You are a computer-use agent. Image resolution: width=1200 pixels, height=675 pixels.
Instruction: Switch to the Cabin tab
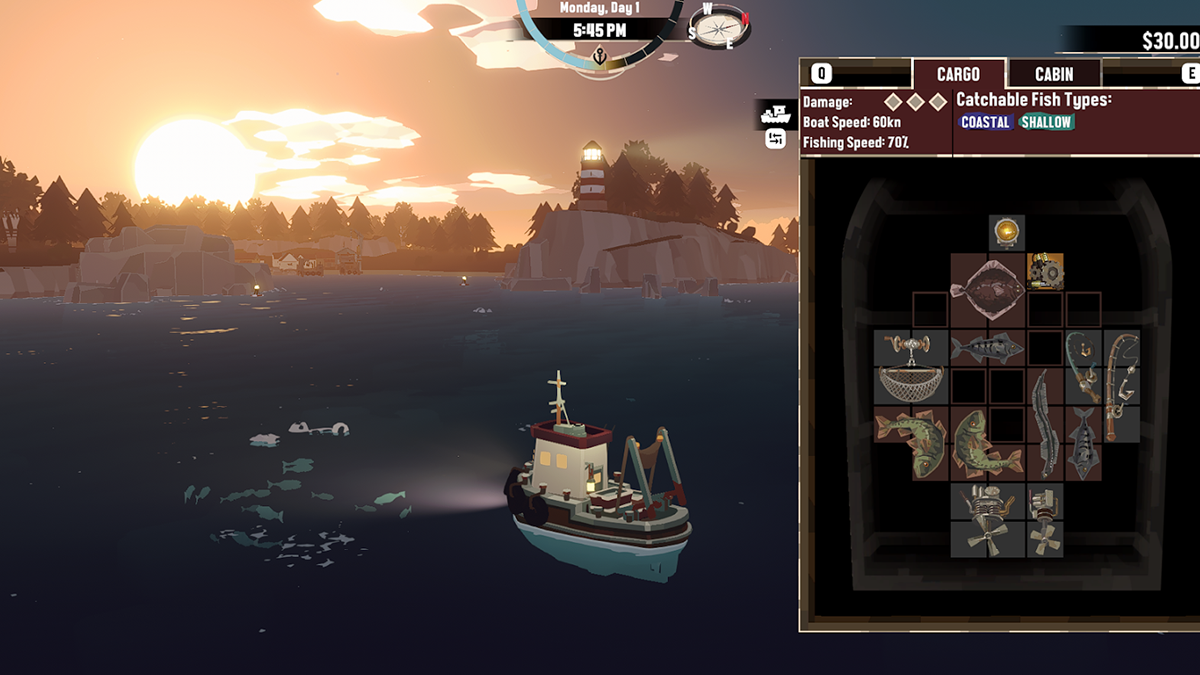(1054, 74)
